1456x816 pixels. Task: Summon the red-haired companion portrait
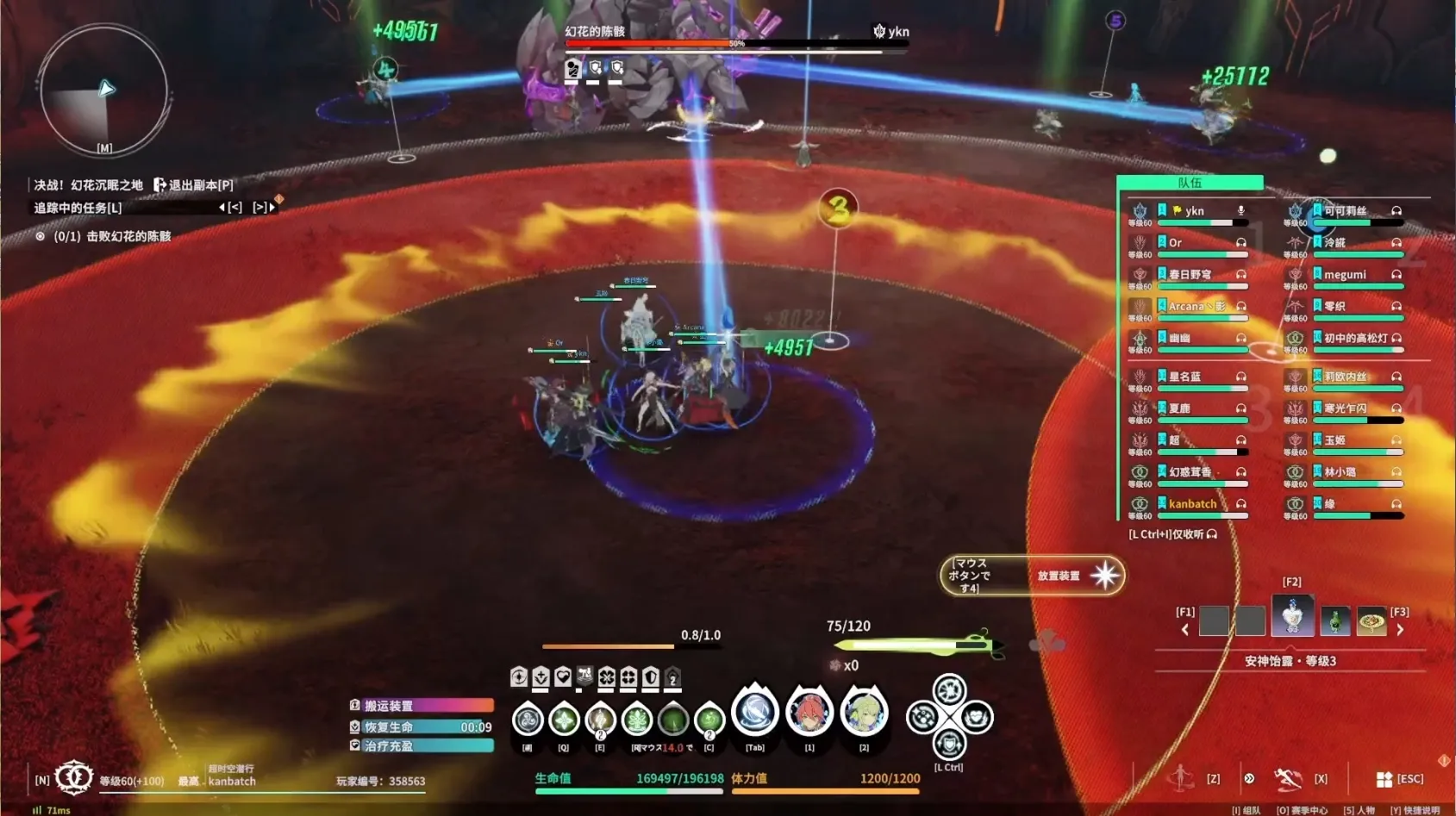tap(809, 713)
